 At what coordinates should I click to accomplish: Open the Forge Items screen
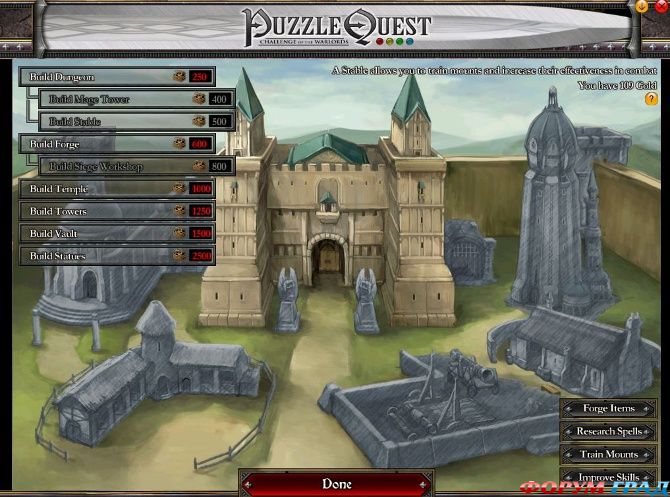[x=610, y=408]
